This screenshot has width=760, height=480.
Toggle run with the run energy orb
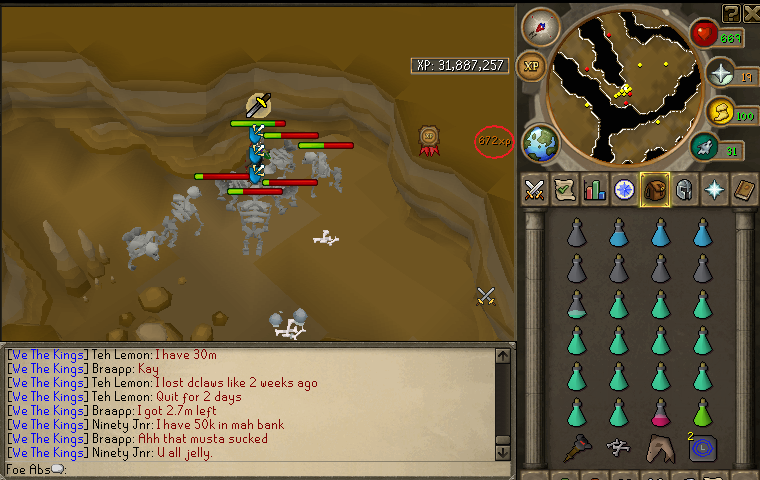(719, 110)
